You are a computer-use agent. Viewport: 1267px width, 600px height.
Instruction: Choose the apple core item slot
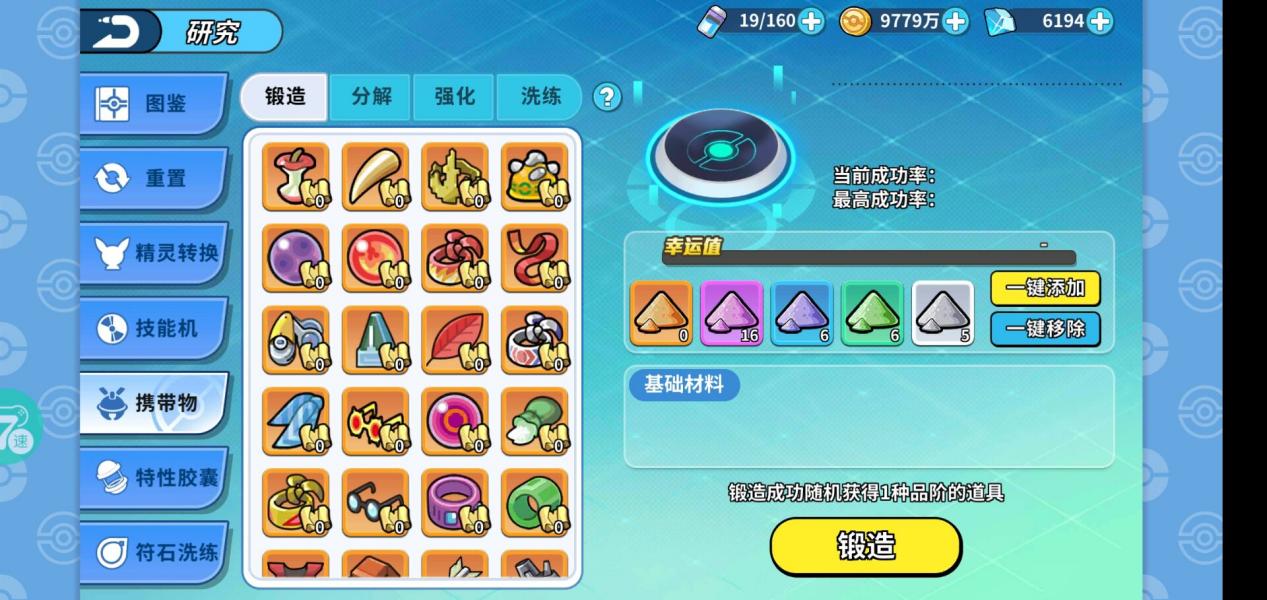pos(295,177)
